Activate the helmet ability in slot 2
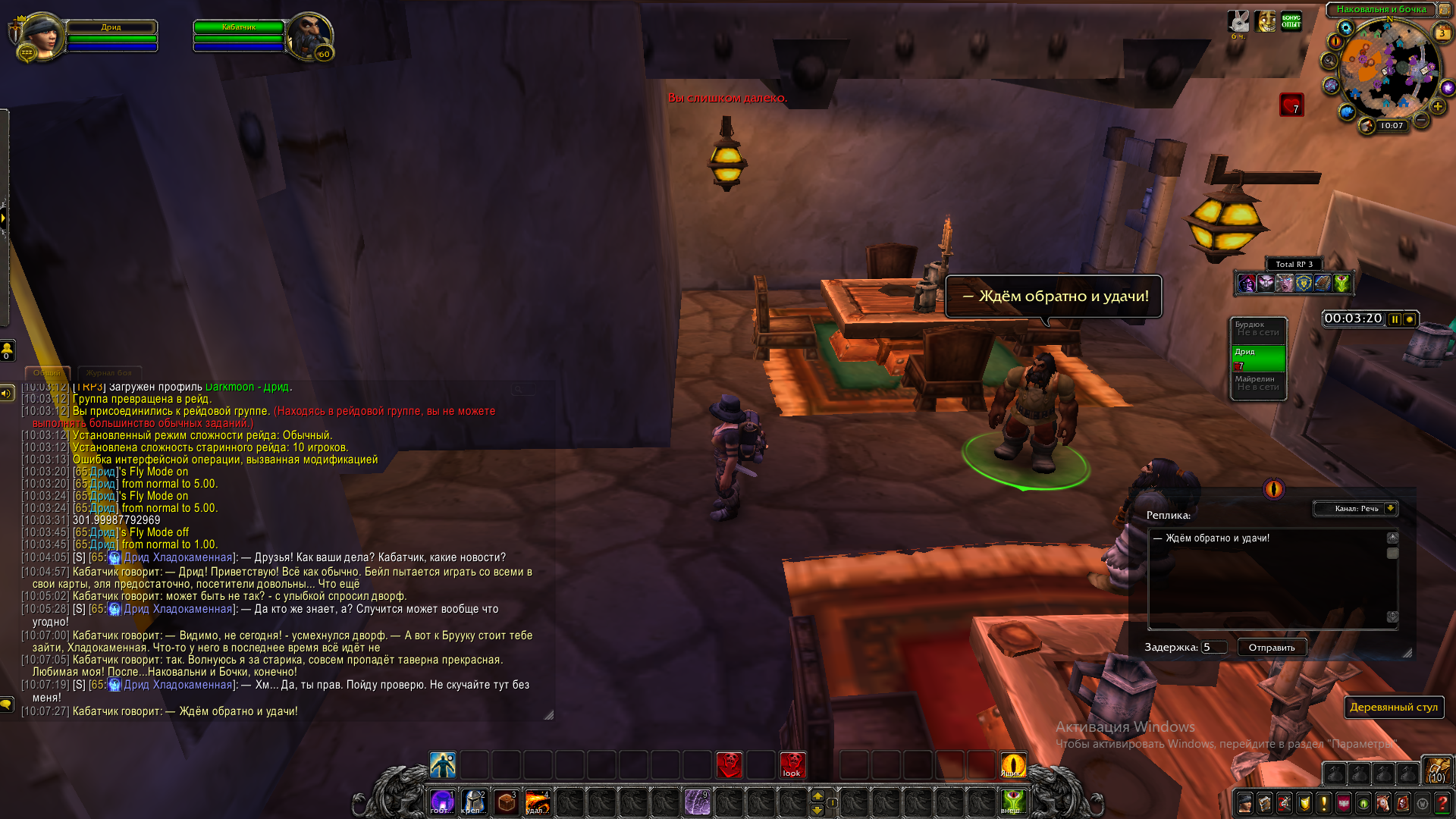1456x819 pixels. pos(475,802)
